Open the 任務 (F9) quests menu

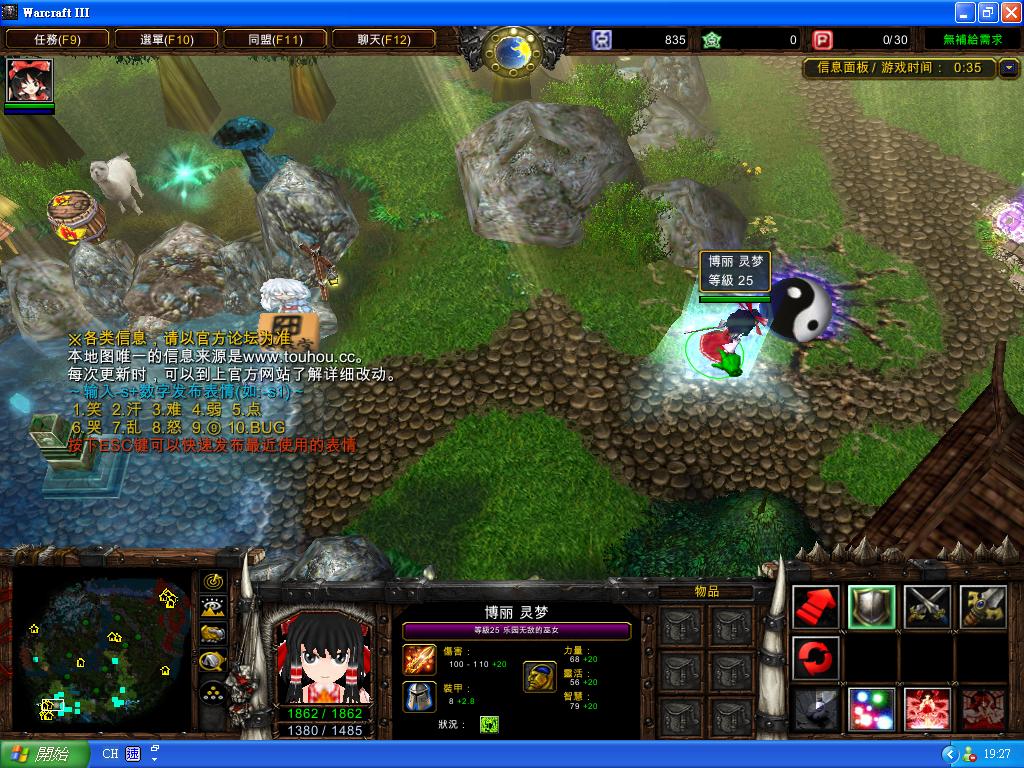(57, 39)
